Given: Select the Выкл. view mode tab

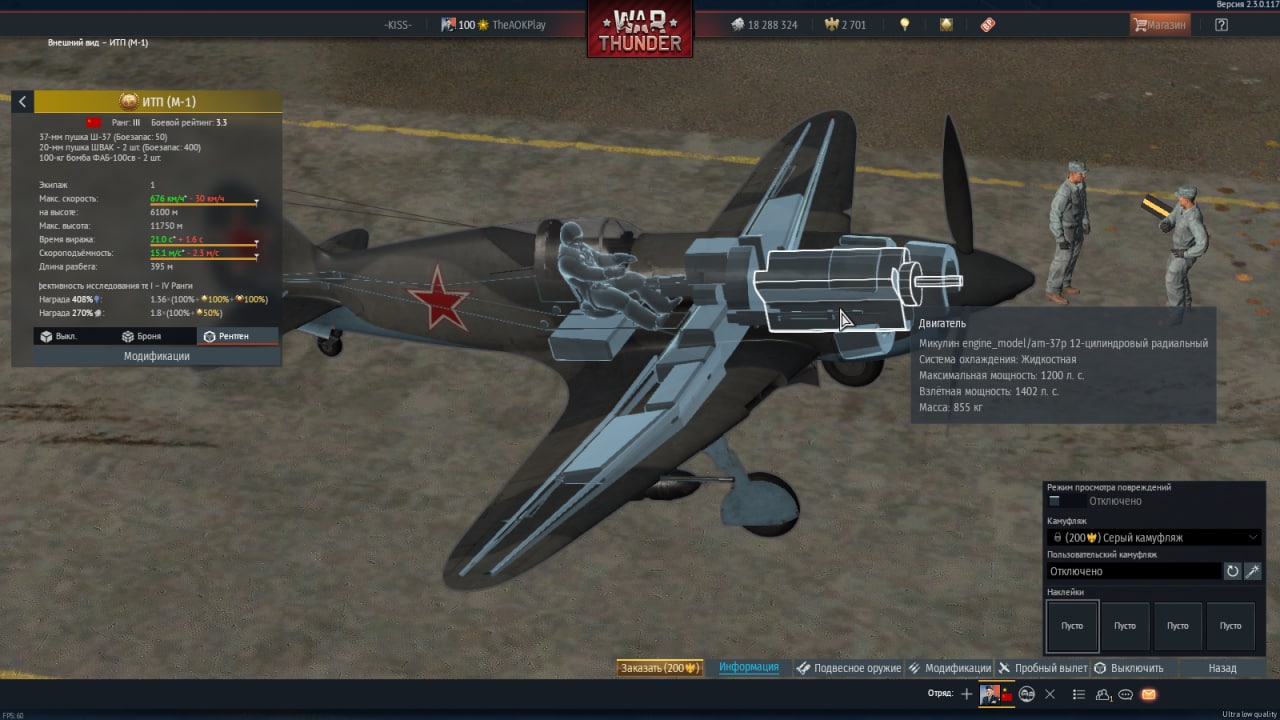Looking at the screenshot, I should coord(59,336).
